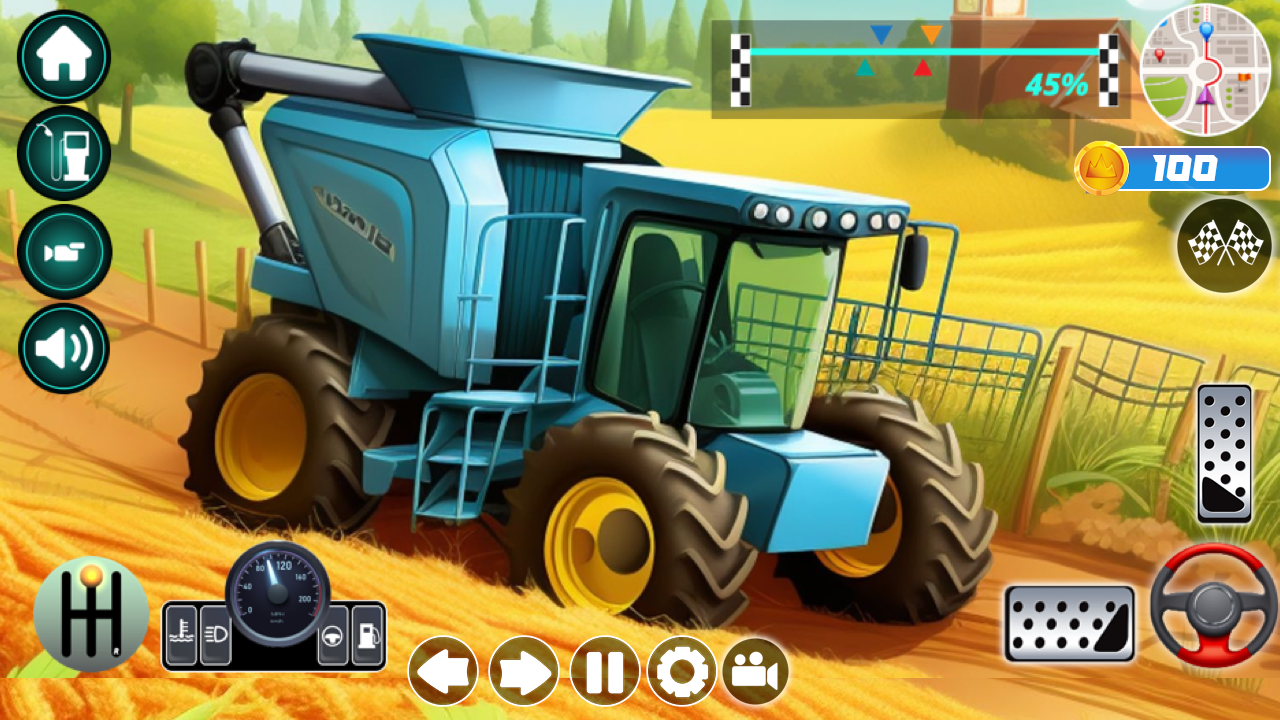Mute the game sound
Screen dimensions: 1280x720
pyautogui.click(x=63, y=348)
